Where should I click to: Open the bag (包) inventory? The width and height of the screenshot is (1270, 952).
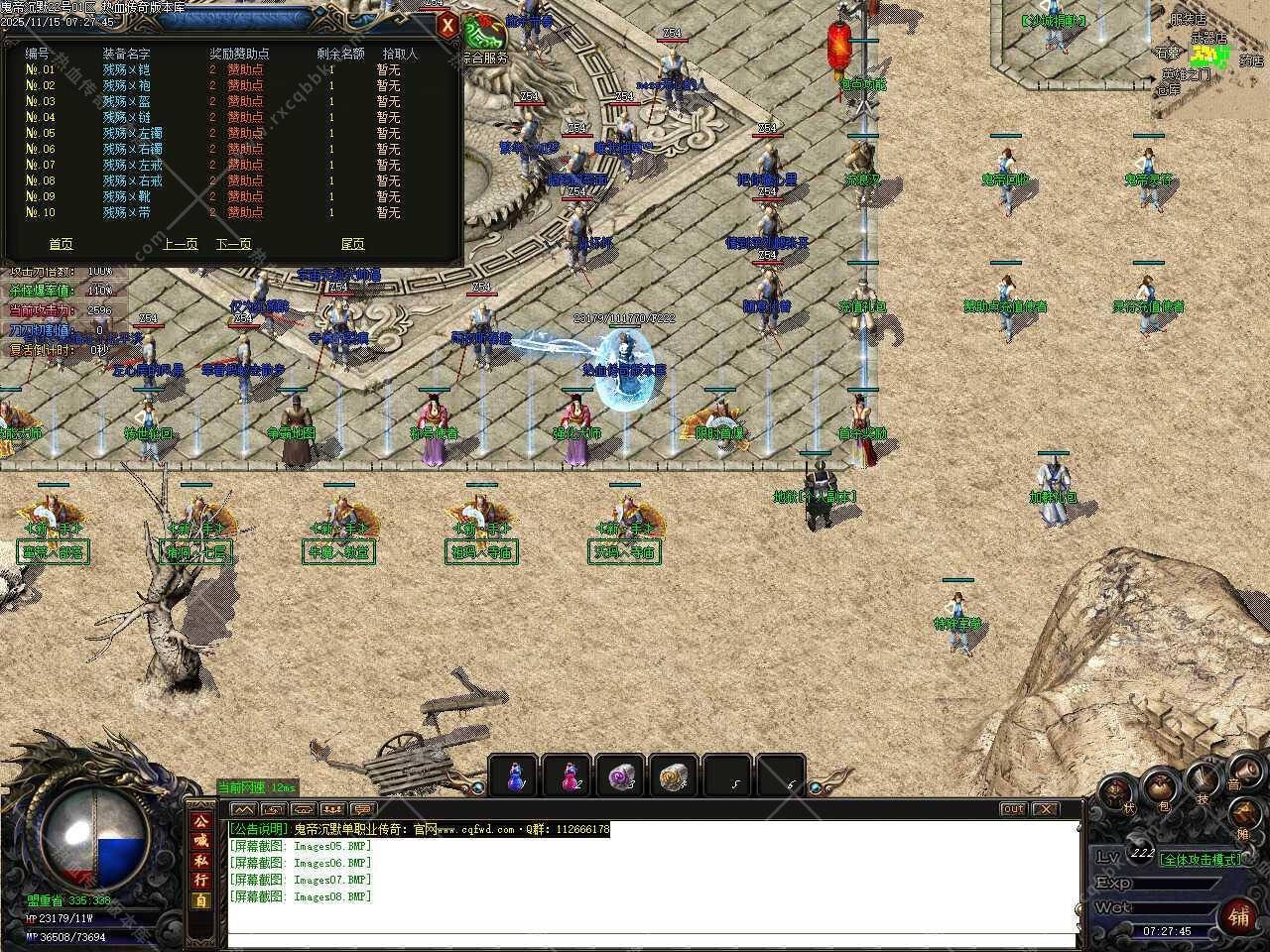(x=1158, y=788)
